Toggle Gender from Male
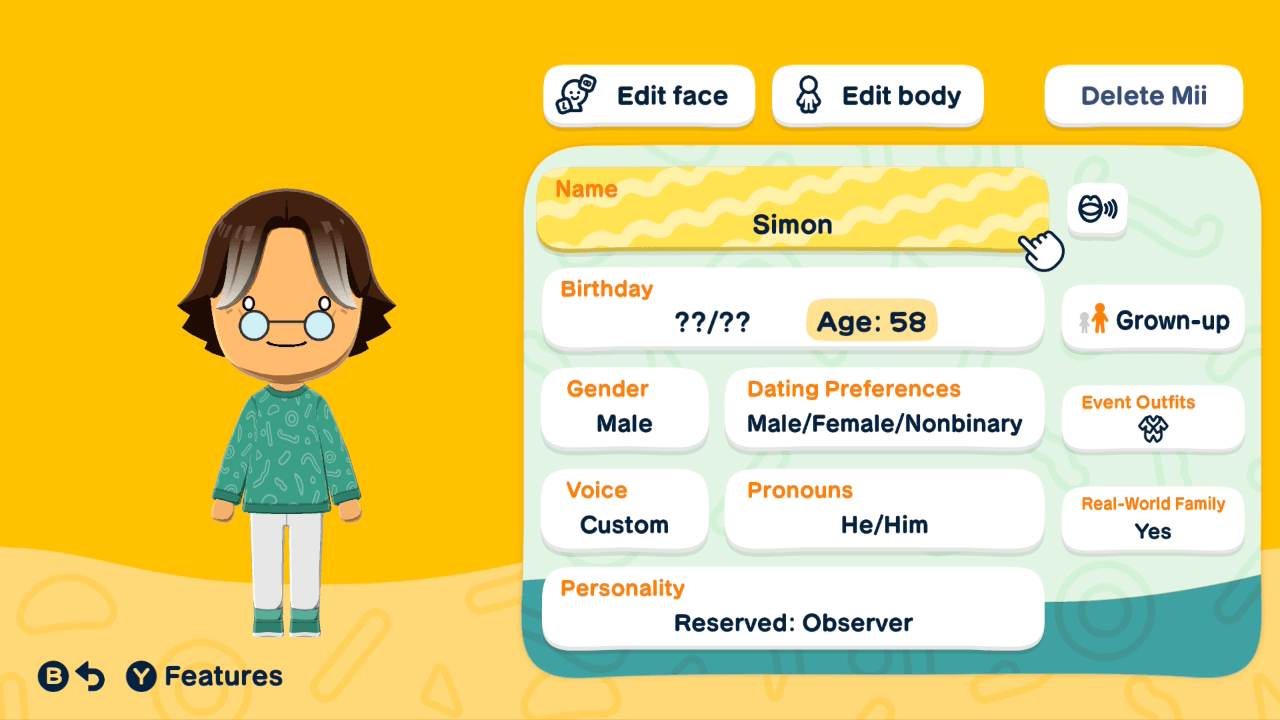This screenshot has height=720, width=1280. [x=624, y=410]
